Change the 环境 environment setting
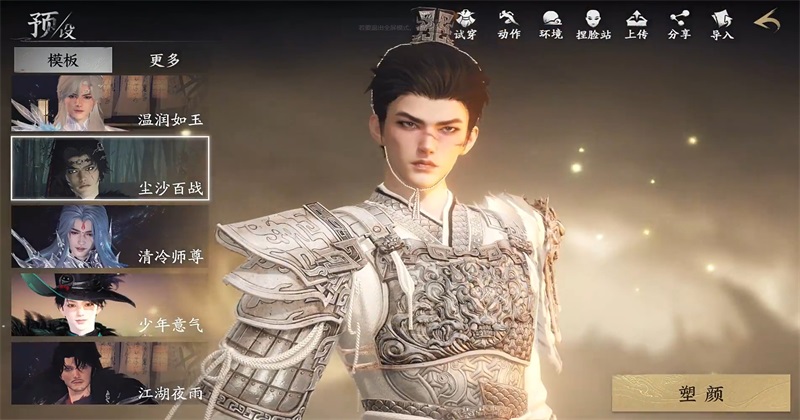Image resolution: width=800 pixels, height=420 pixels. pos(551,24)
